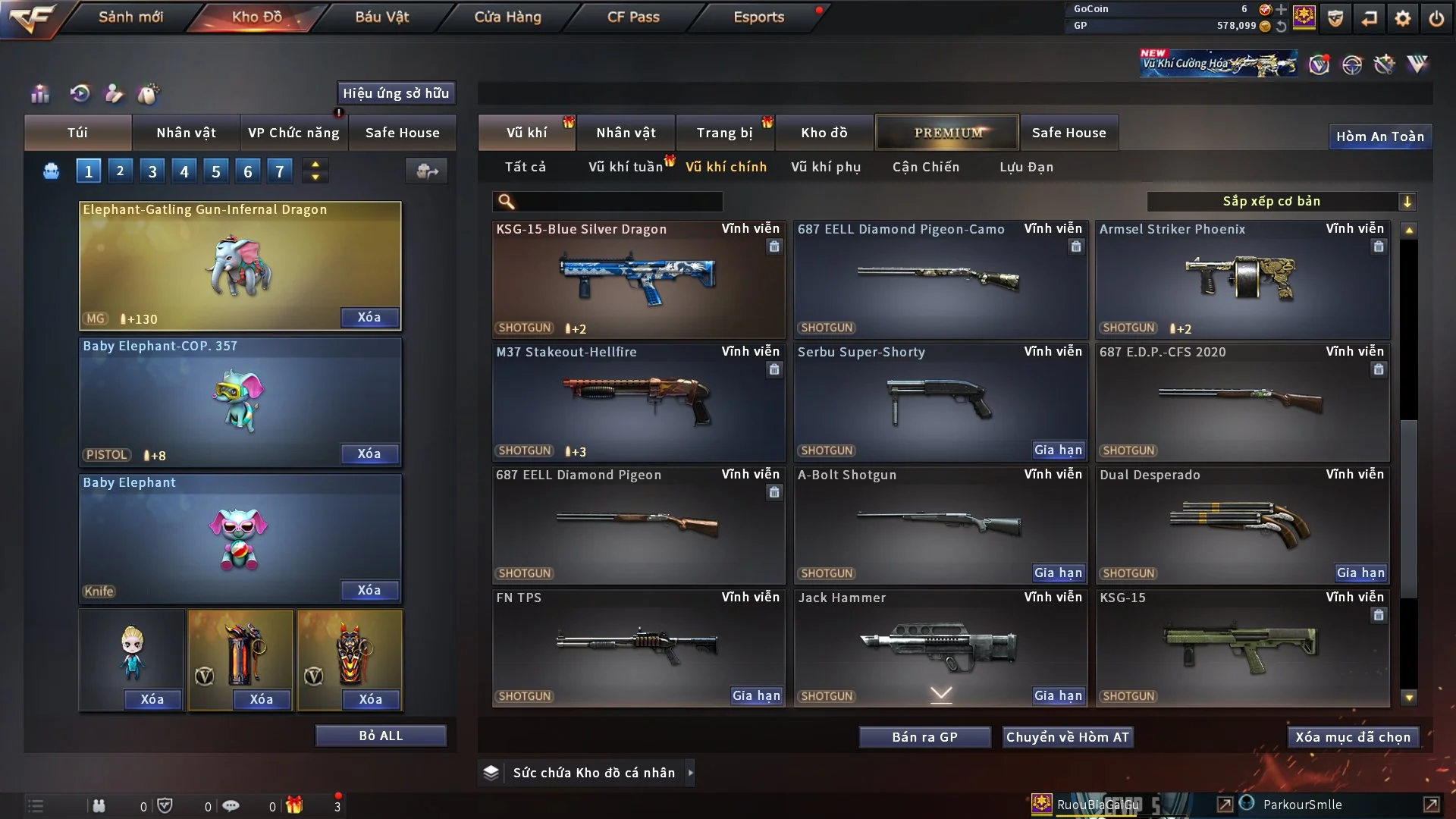Image resolution: width=1456 pixels, height=819 pixels.
Task: Click the Bỏ ALL button
Action: [381, 736]
